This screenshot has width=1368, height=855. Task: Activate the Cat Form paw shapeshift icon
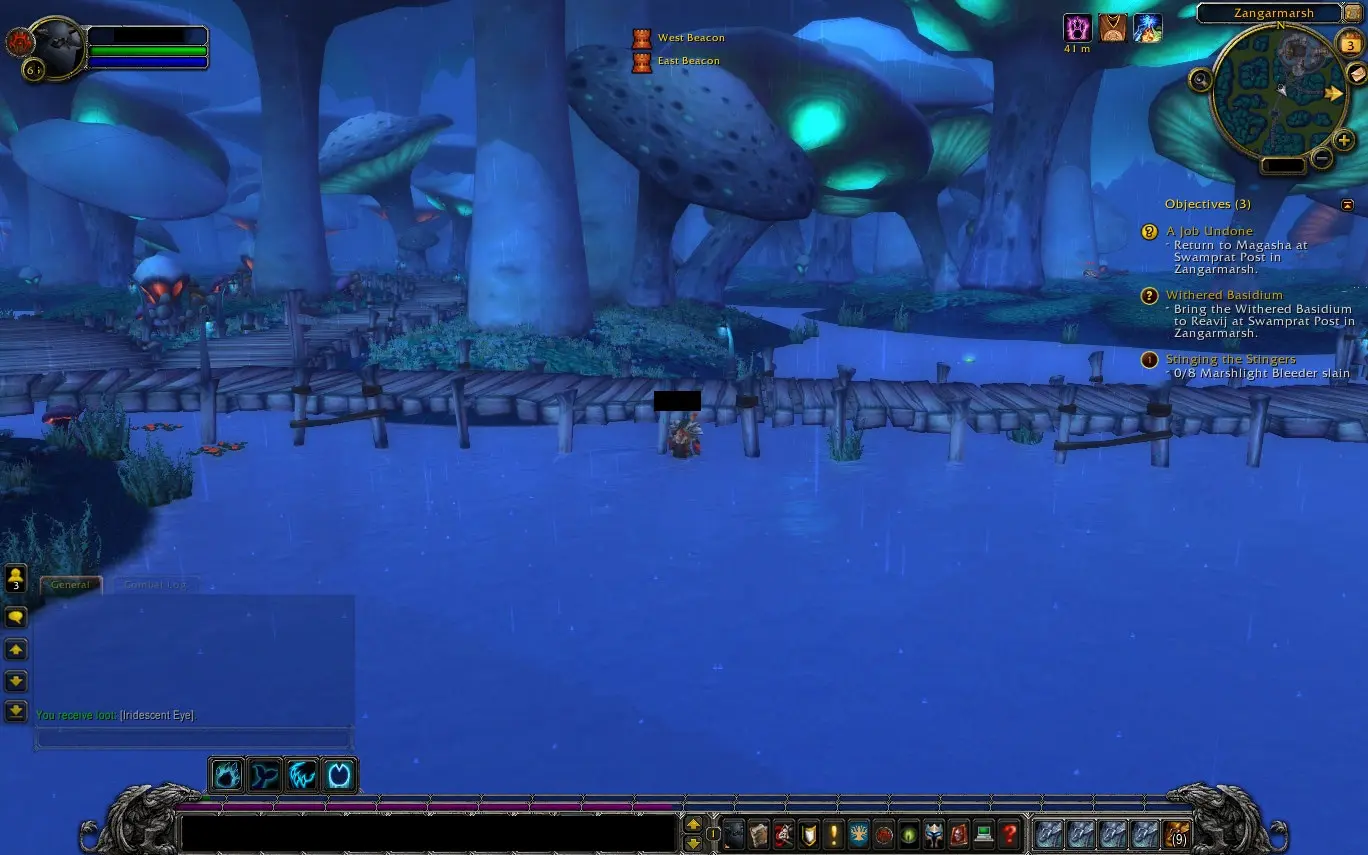coord(227,775)
